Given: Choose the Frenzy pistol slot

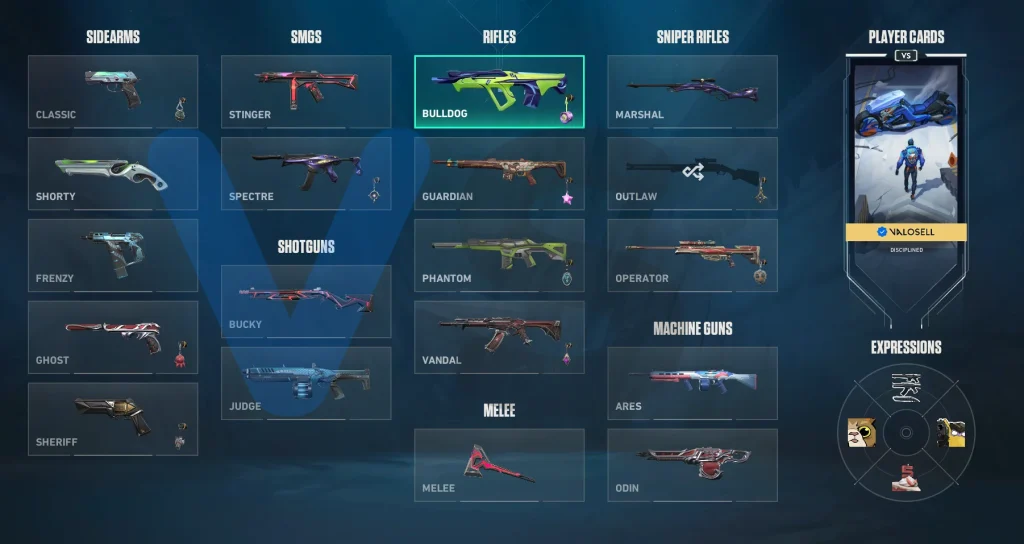Looking at the screenshot, I should pos(113,256).
